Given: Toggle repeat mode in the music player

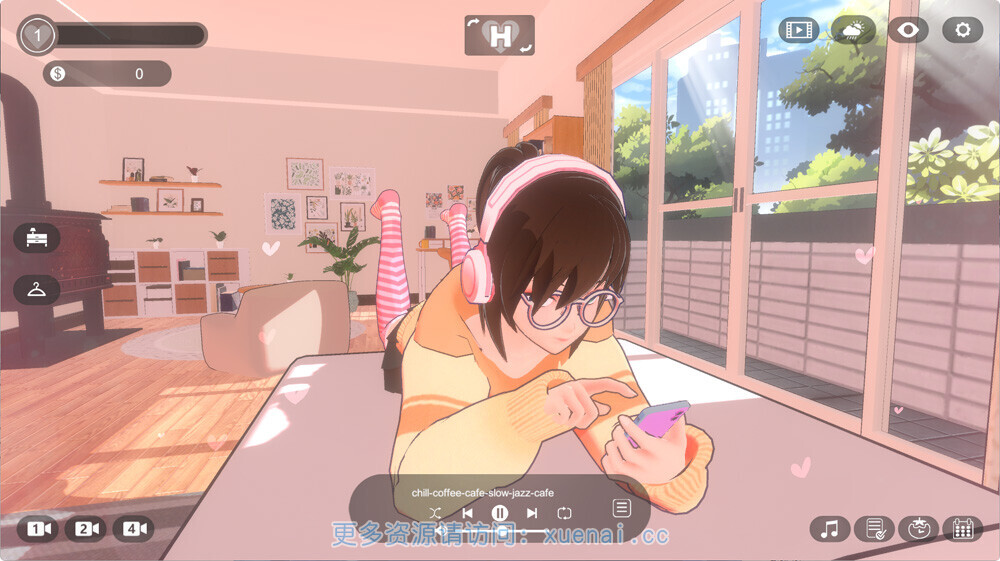Looking at the screenshot, I should 565,513.
